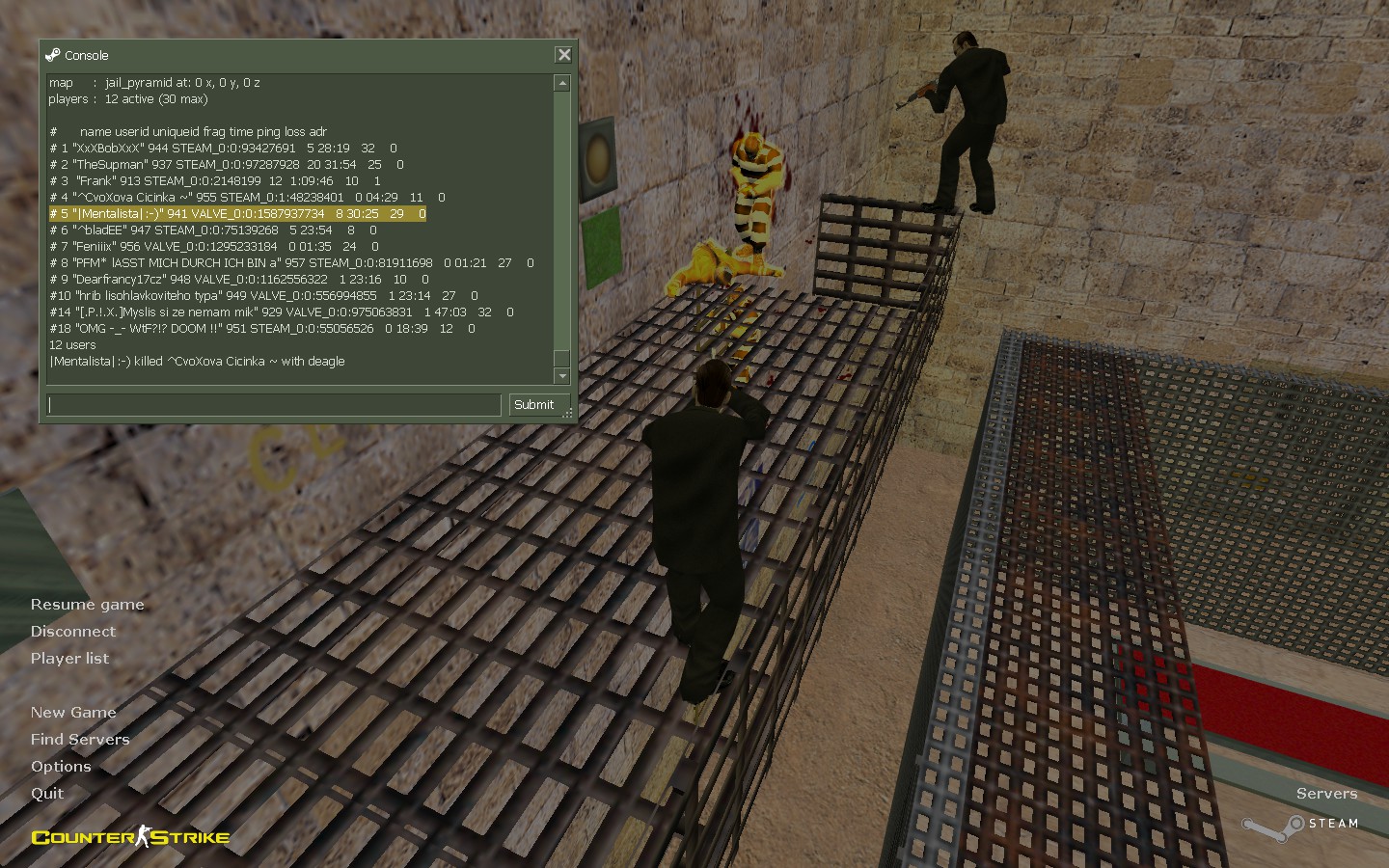Select Resume game in the menu
Image resolution: width=1389 pixels, height=868 pixels.
[x=87, y=605]
